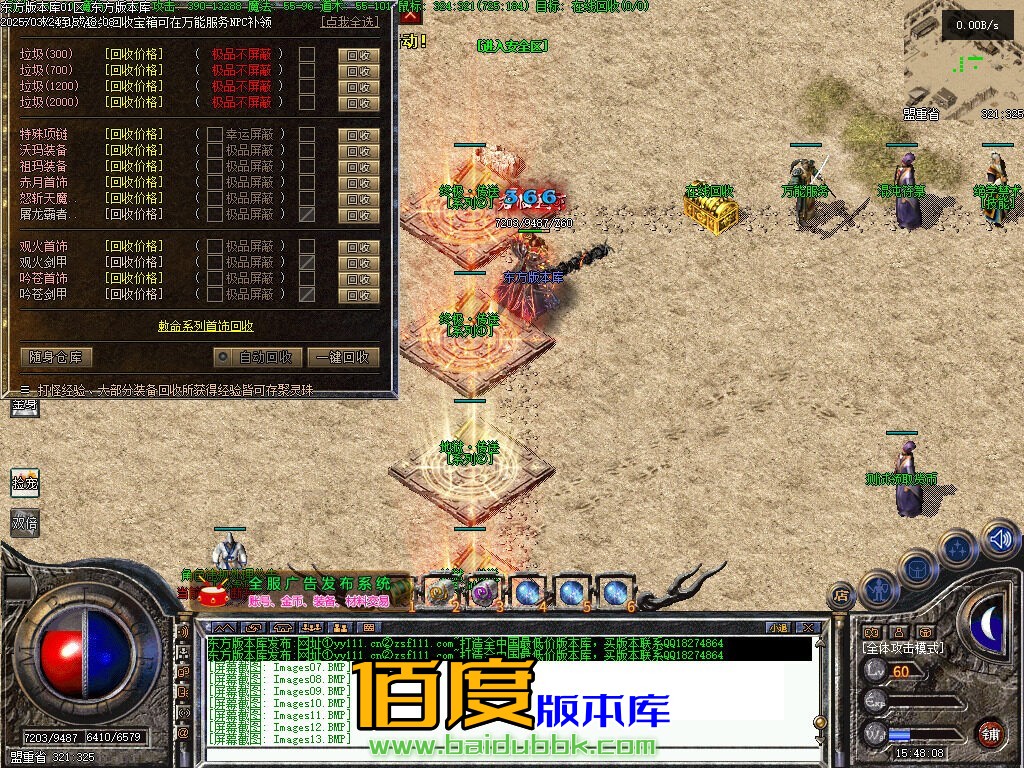Open the character equipment figure icon

coord(878,590)
